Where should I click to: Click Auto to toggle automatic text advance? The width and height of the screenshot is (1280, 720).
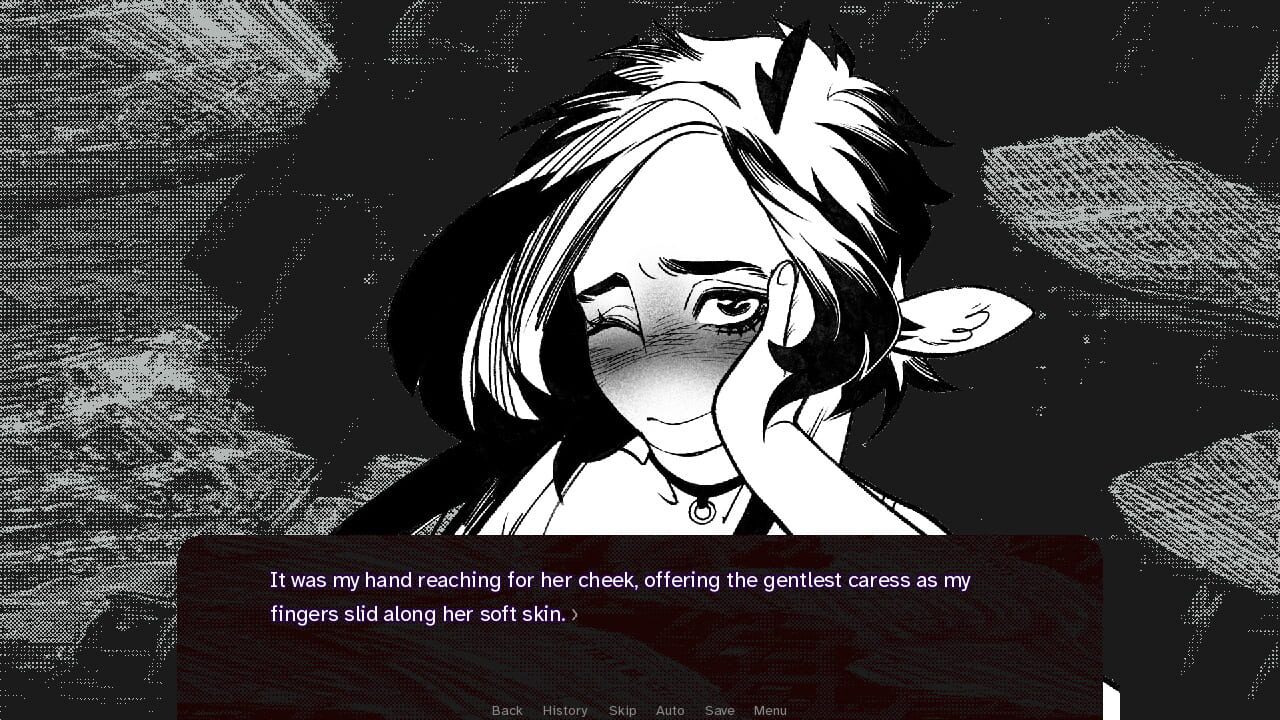tap(670, 710)
